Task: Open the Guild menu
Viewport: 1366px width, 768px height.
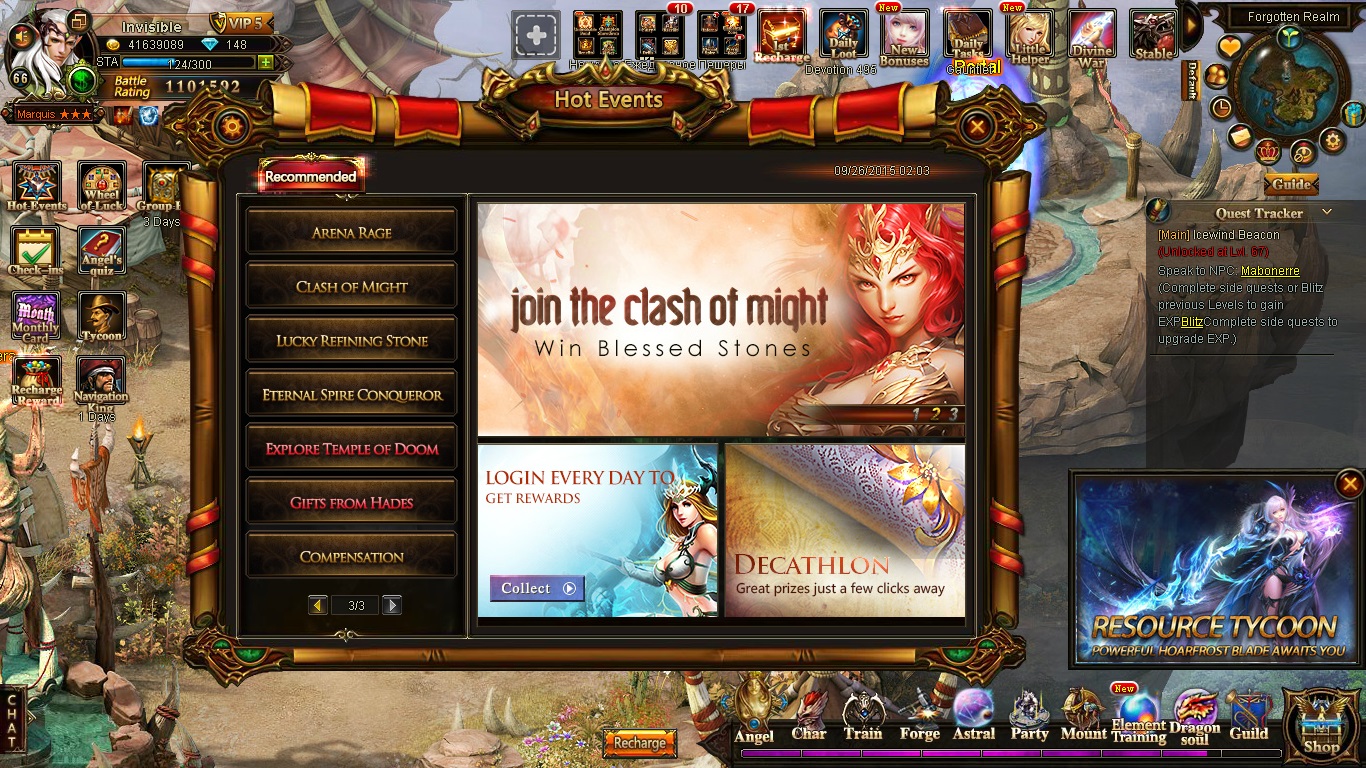Action: pyautogui.click(x=1248, y=717)
